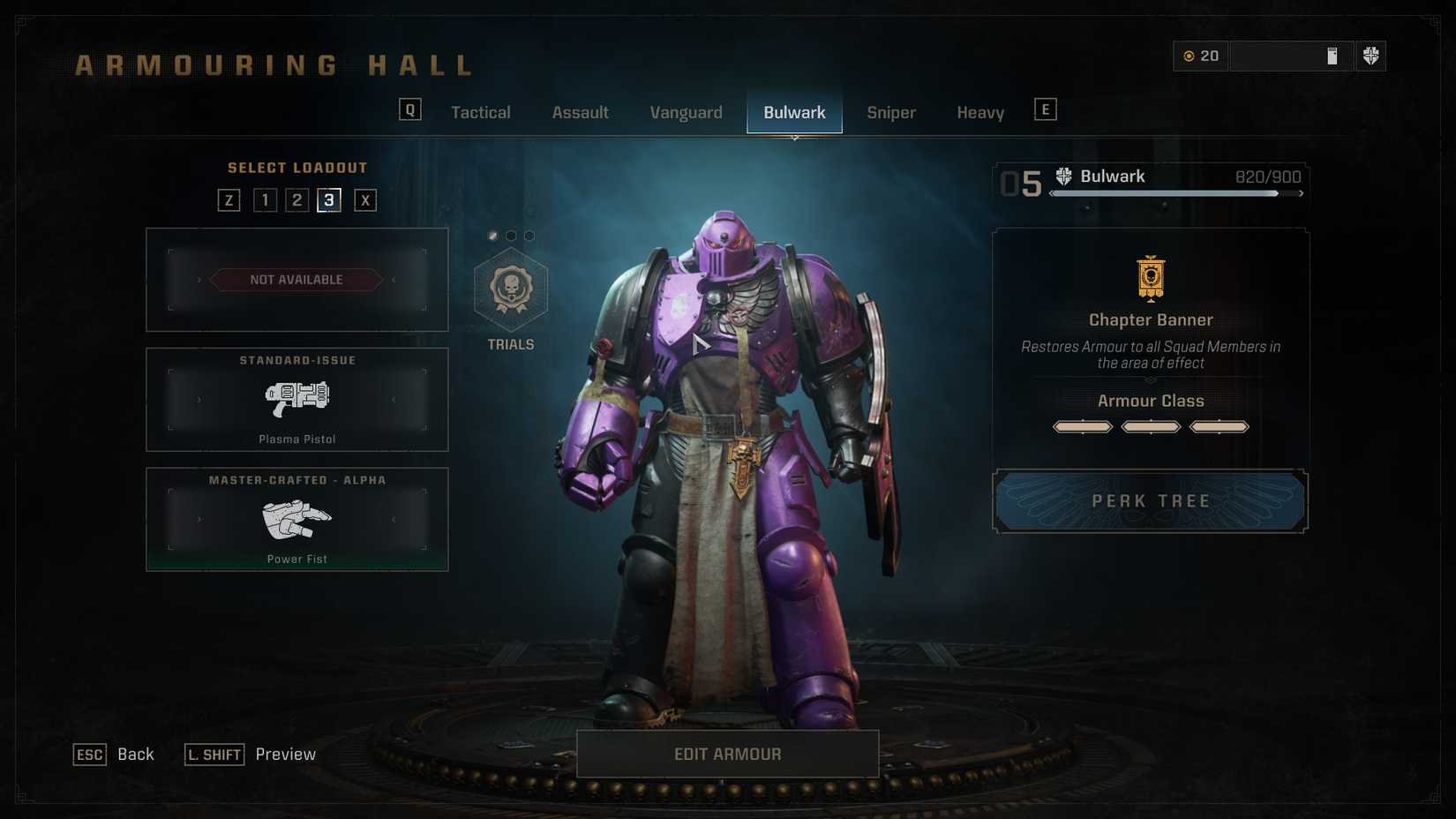Switch to loadout slot X
Viewport: 1456px width, 819px height.
365,199
